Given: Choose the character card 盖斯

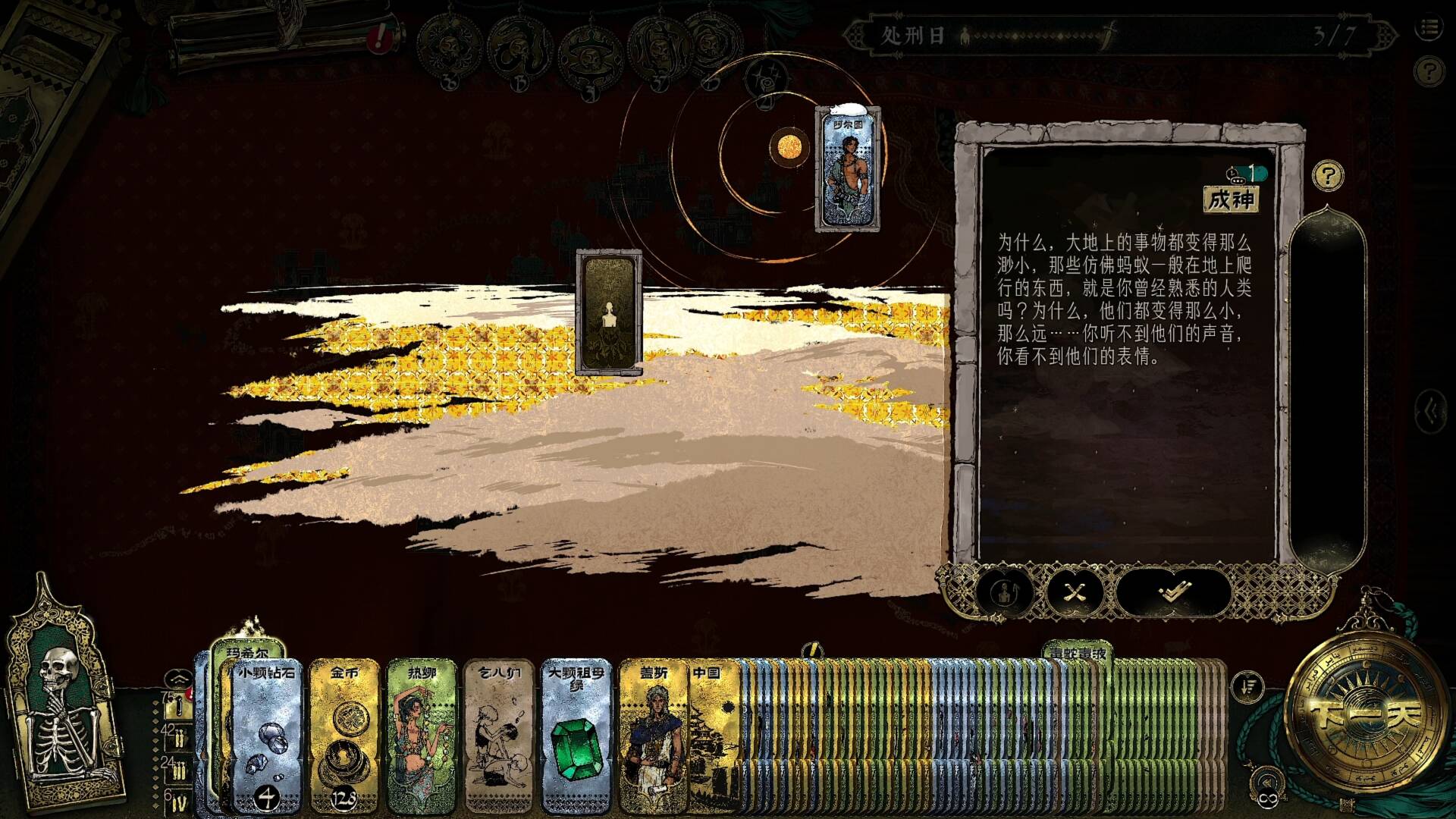Looking at the screenshot, I should [x=653, y=734].
